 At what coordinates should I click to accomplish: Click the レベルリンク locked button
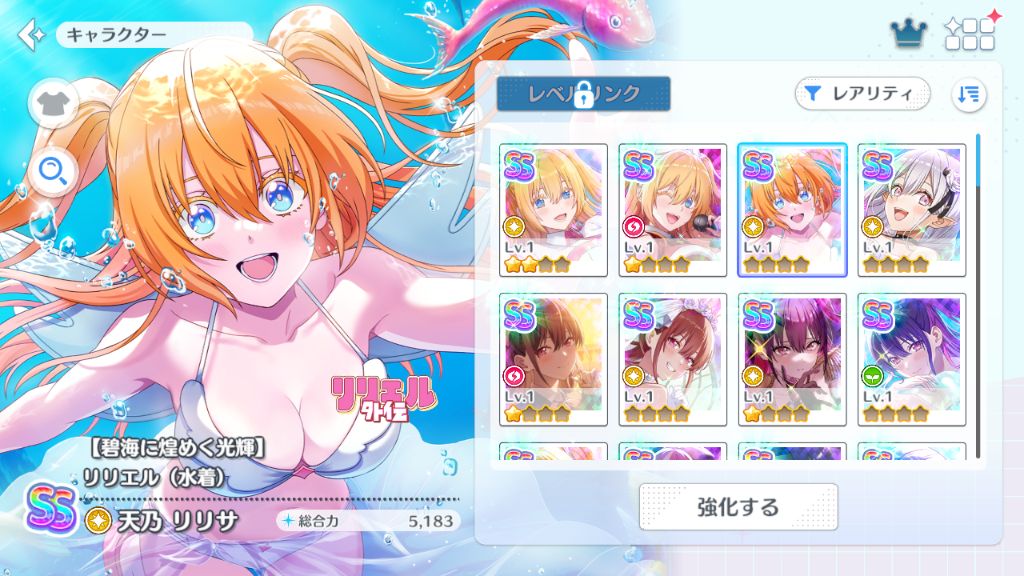coord(583,94)
